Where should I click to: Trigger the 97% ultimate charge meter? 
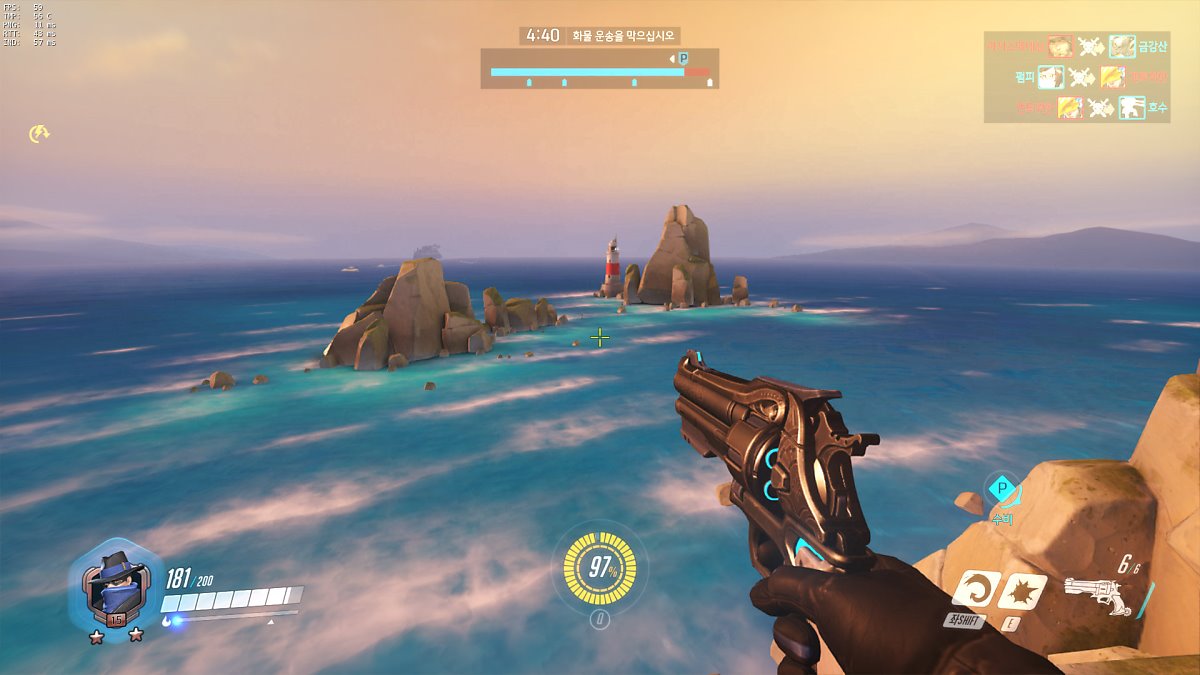click(x=600, y=568)
